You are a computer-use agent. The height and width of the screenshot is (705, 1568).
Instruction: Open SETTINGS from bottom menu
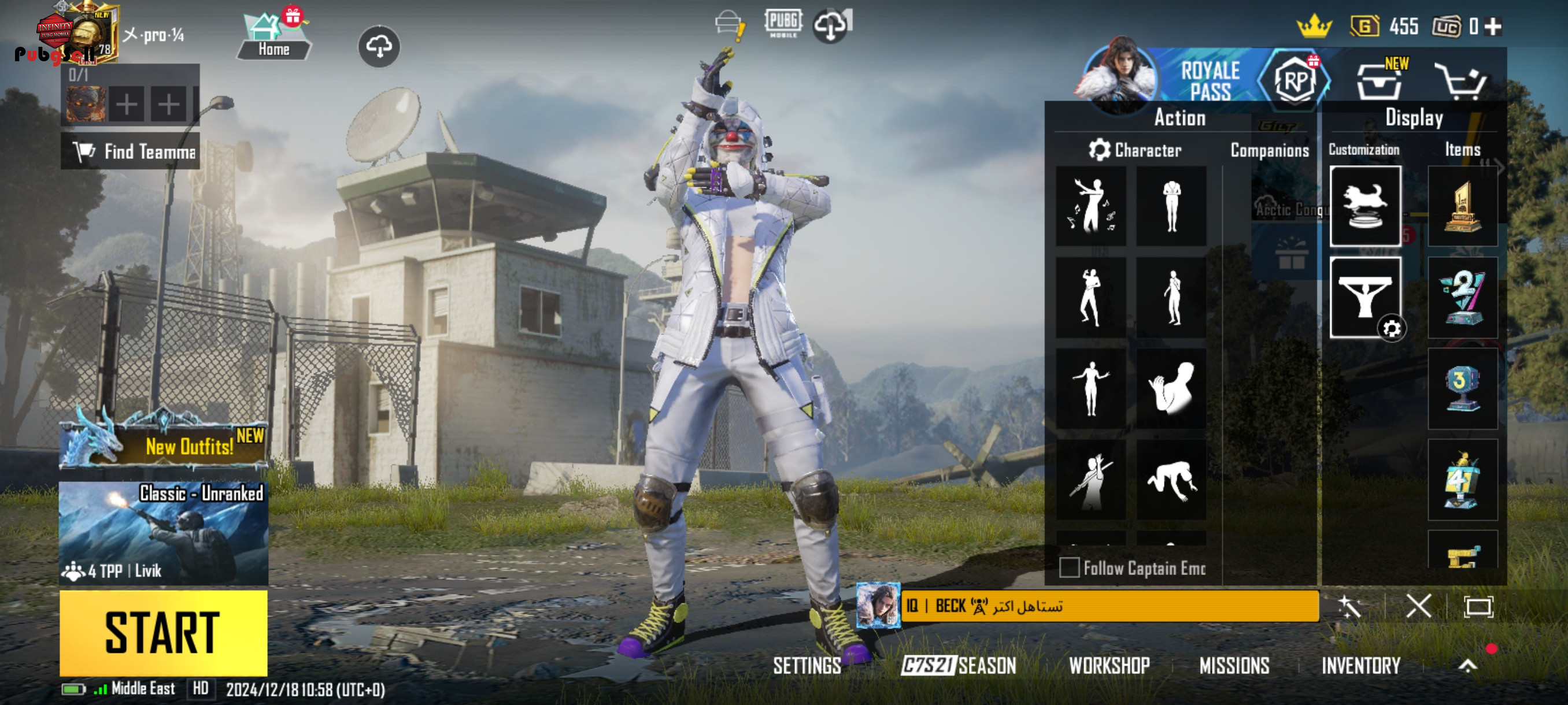[x=807, y=666]
